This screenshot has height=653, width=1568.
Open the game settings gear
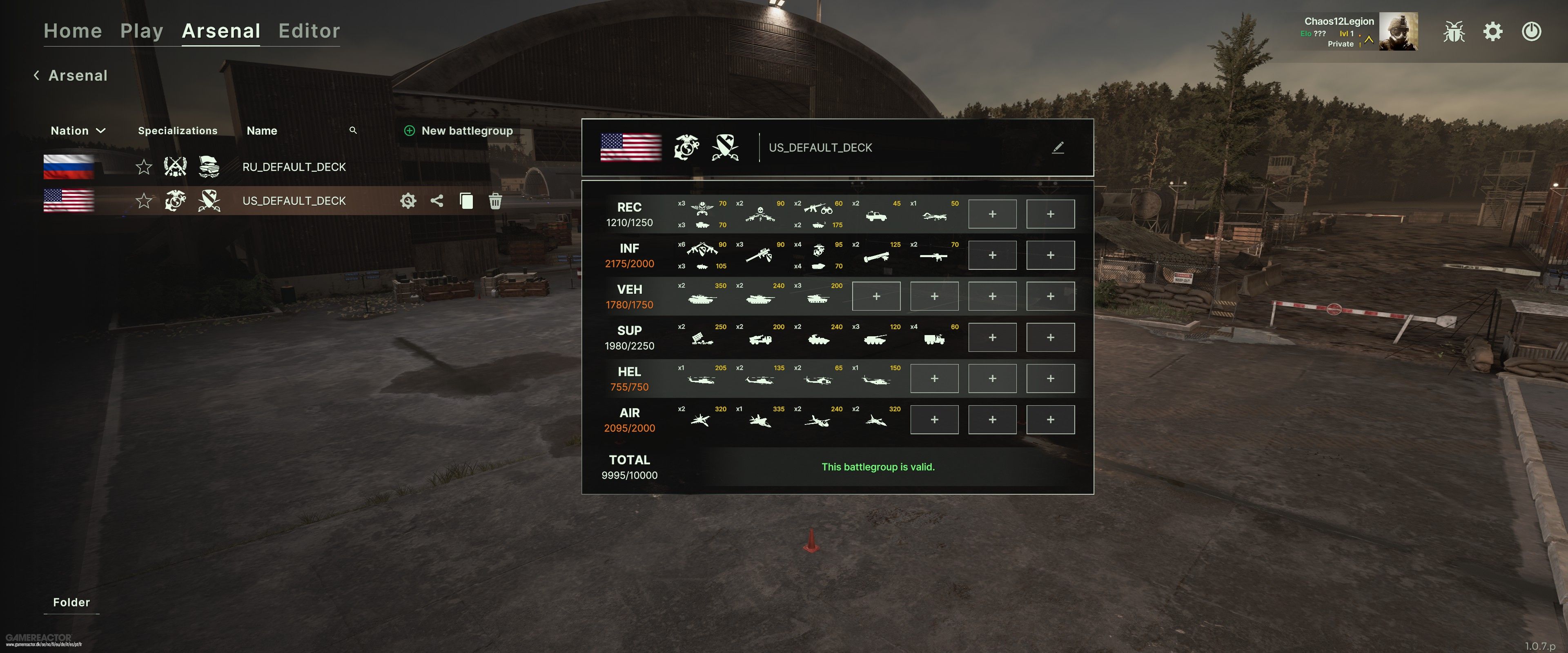[1492, 32]
